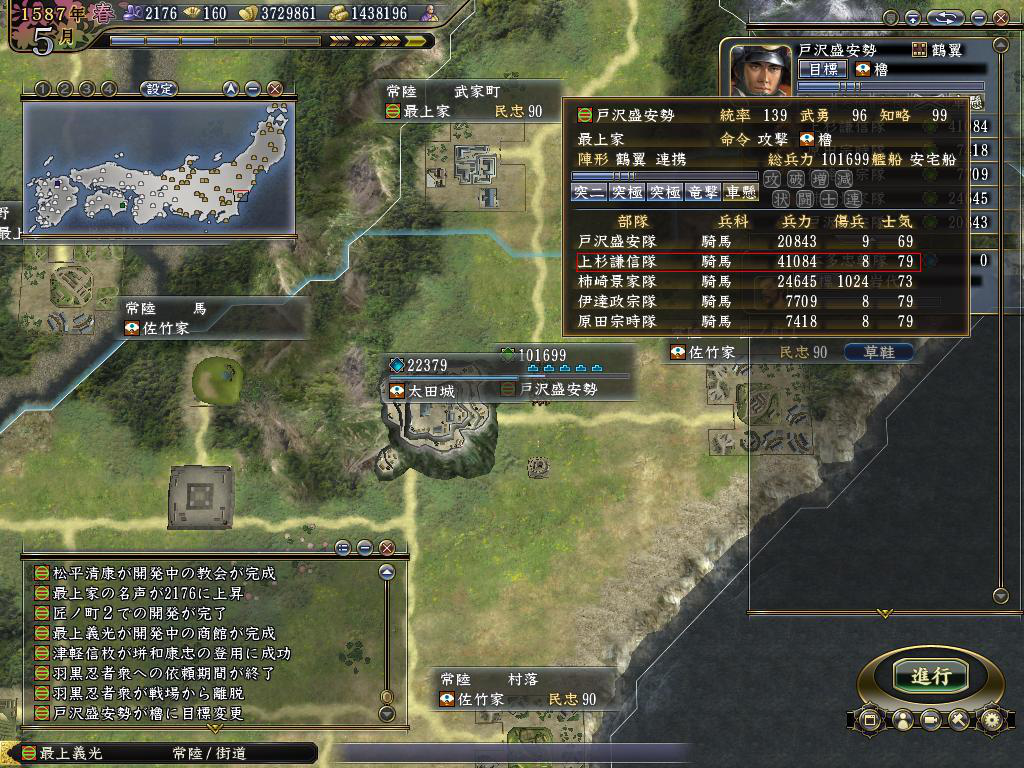
Task: Open the minimap 設定 settings
Action: (159, 89)
